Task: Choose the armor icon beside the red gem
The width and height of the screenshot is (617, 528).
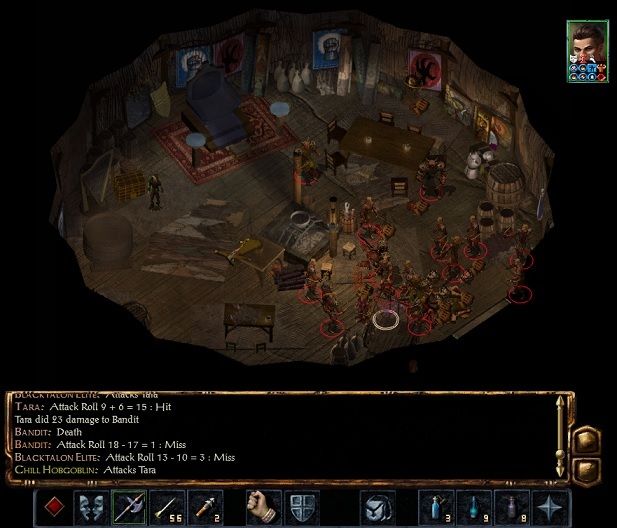Action: coord(92,508)
